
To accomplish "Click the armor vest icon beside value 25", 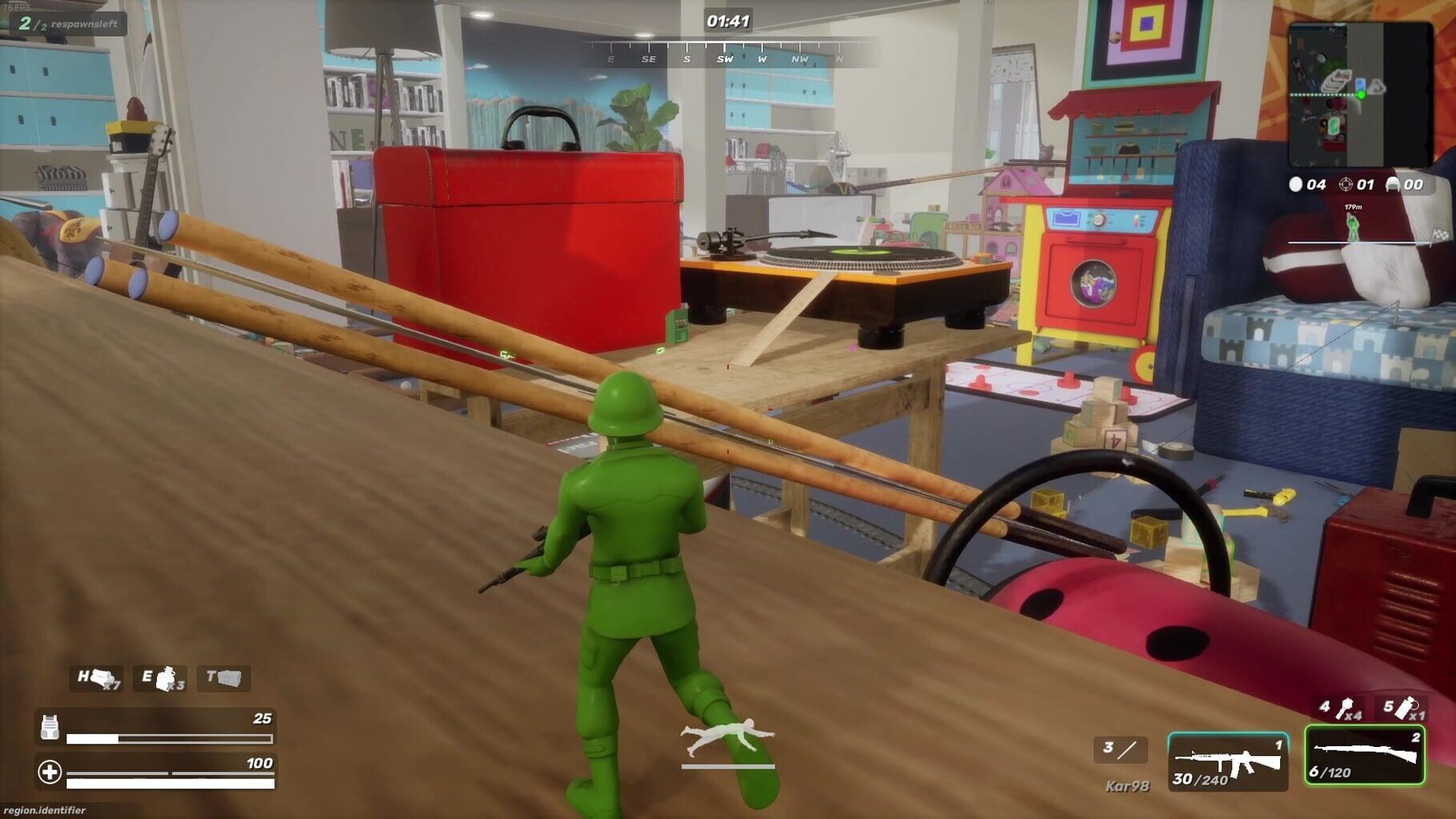I will tap(50, 728).
